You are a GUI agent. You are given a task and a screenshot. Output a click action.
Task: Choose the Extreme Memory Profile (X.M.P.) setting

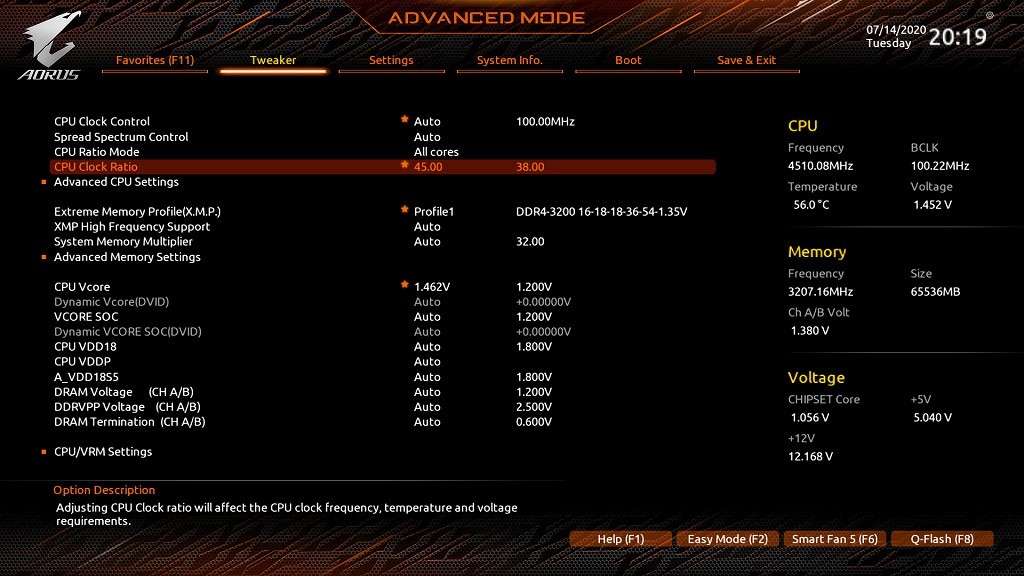click(x=137, y=212)
